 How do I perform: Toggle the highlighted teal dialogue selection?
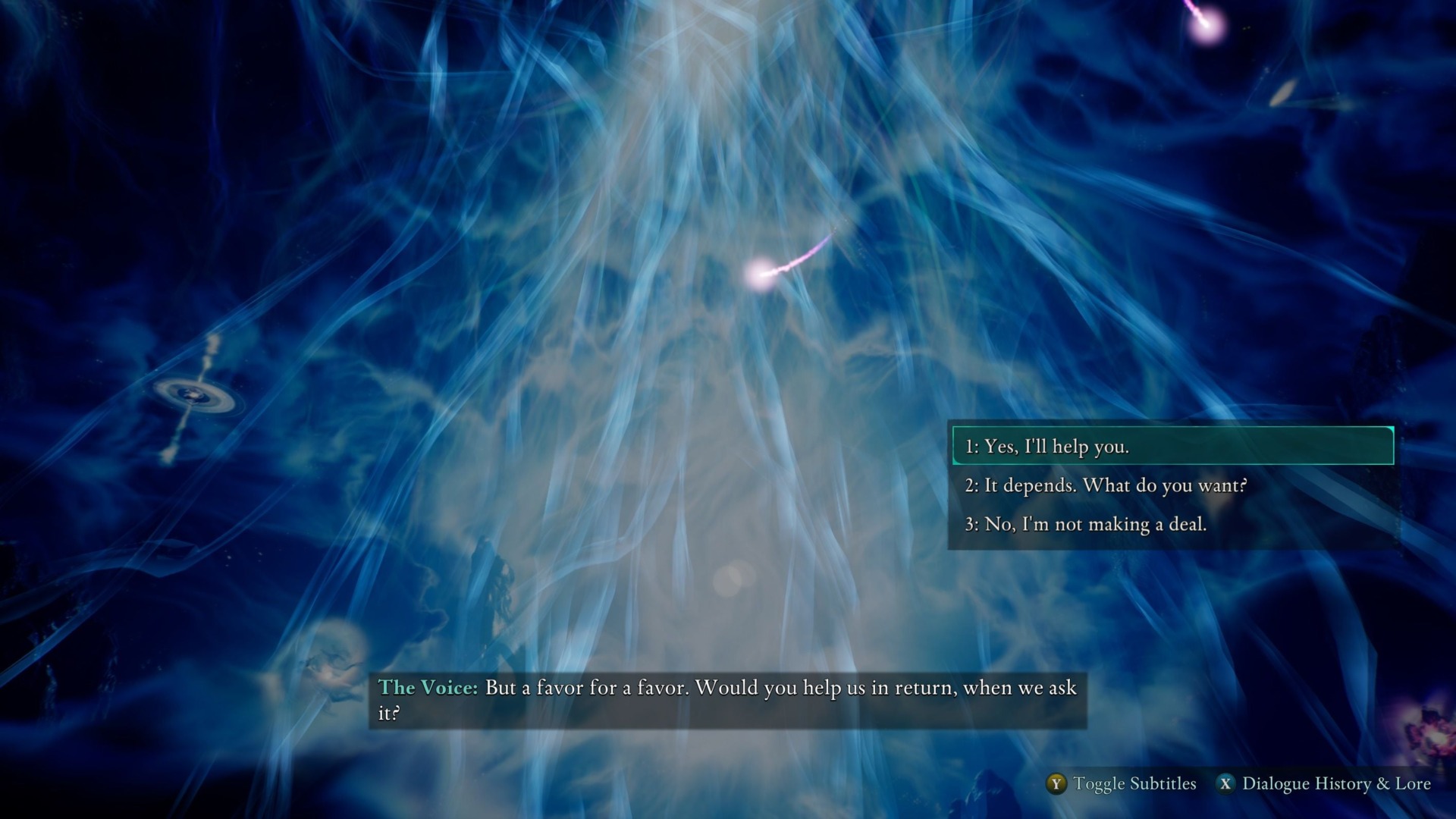click(1170, 447)
